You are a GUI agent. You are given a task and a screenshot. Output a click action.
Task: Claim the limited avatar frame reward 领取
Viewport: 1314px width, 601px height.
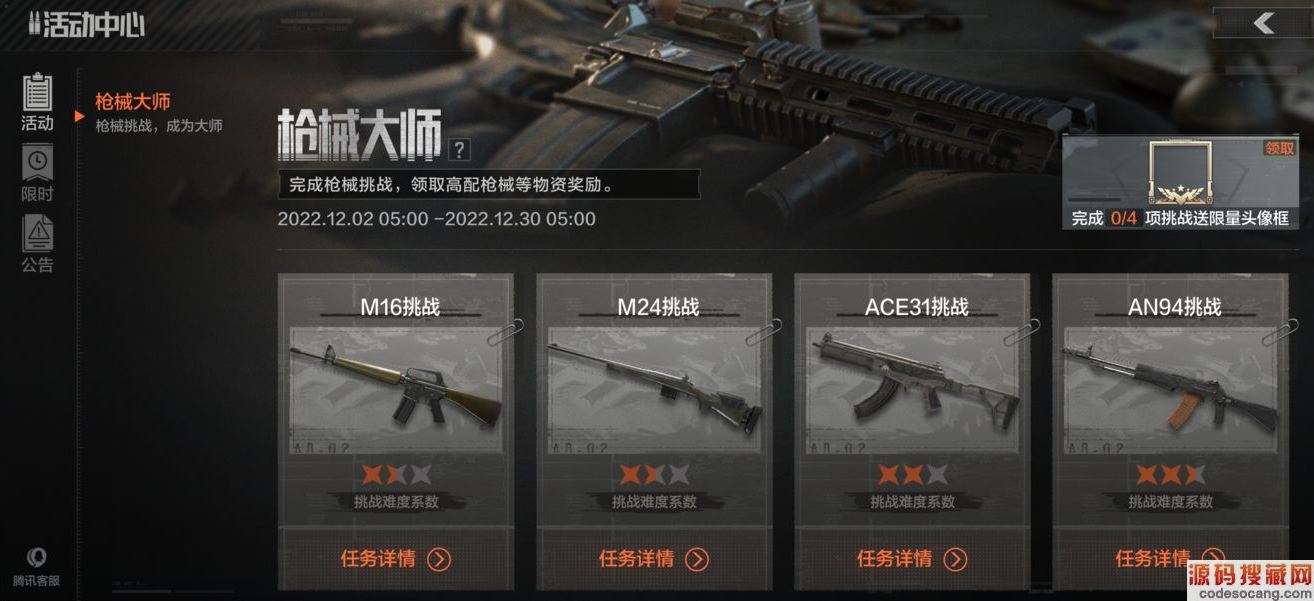[x=1279, y=148]
